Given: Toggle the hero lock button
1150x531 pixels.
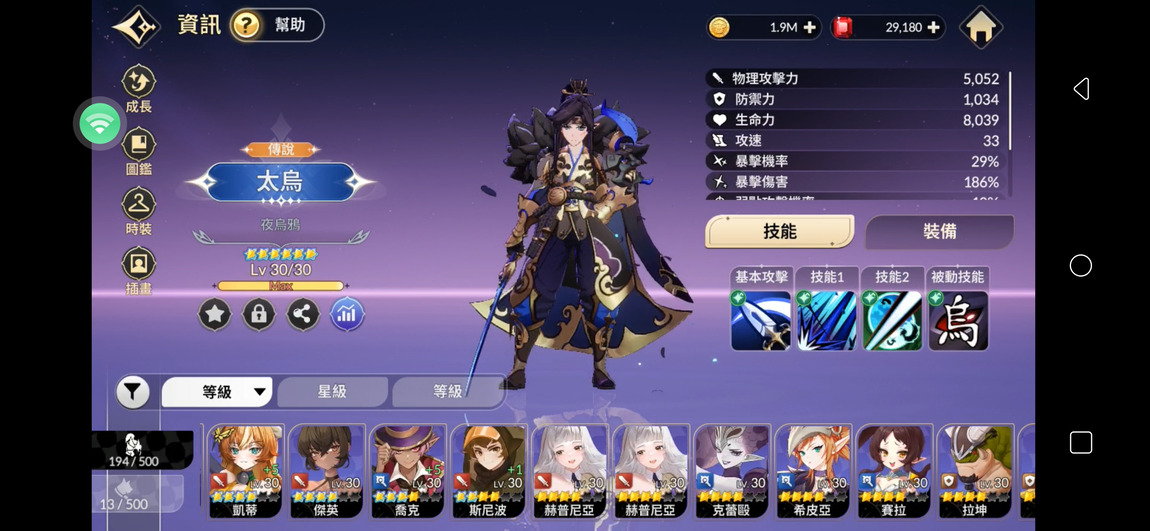Looking at the screenshot, I should click(x=259, y=315).
